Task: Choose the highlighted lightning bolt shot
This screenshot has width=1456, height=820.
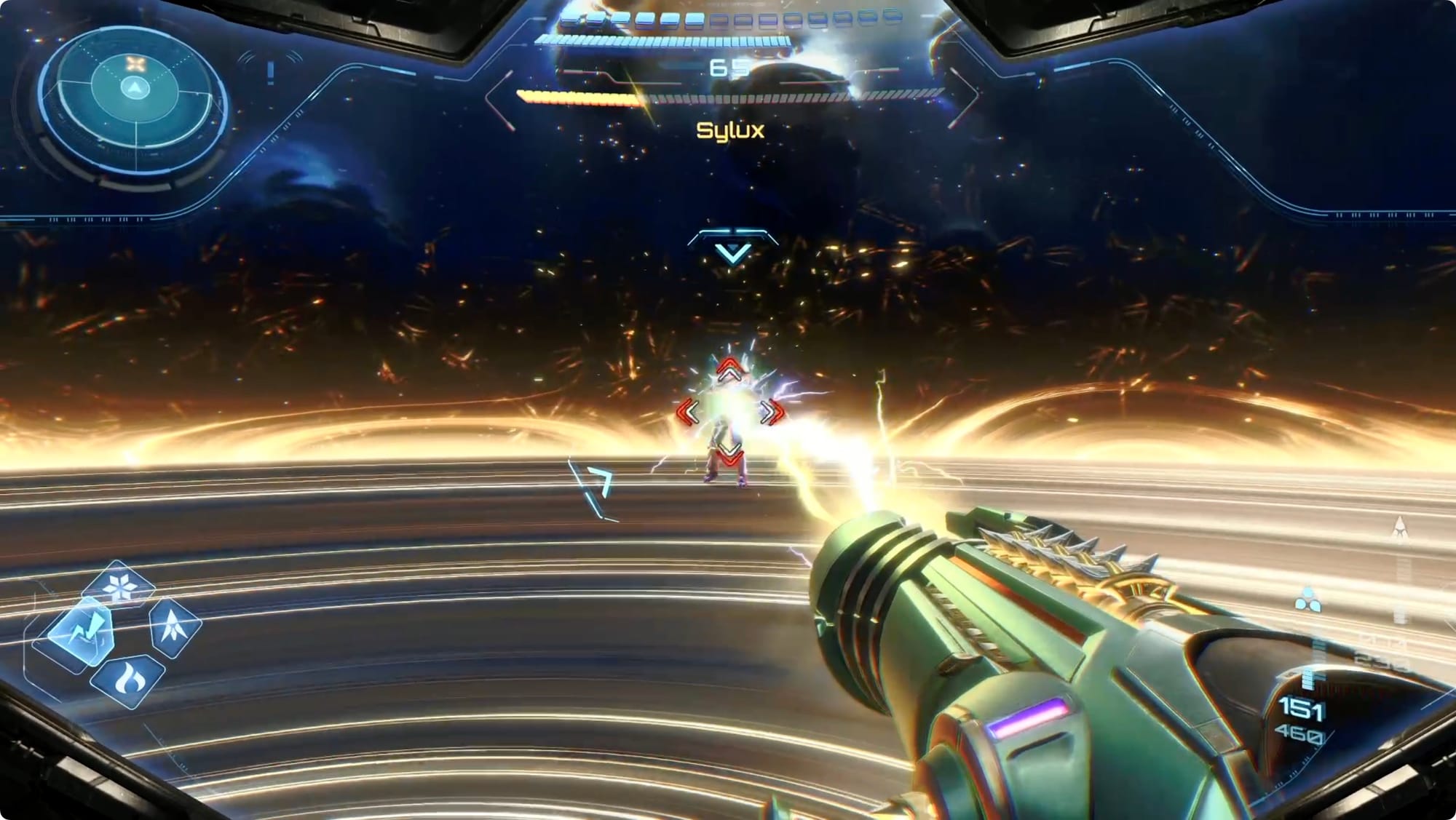Action: [x=83, y=632]
